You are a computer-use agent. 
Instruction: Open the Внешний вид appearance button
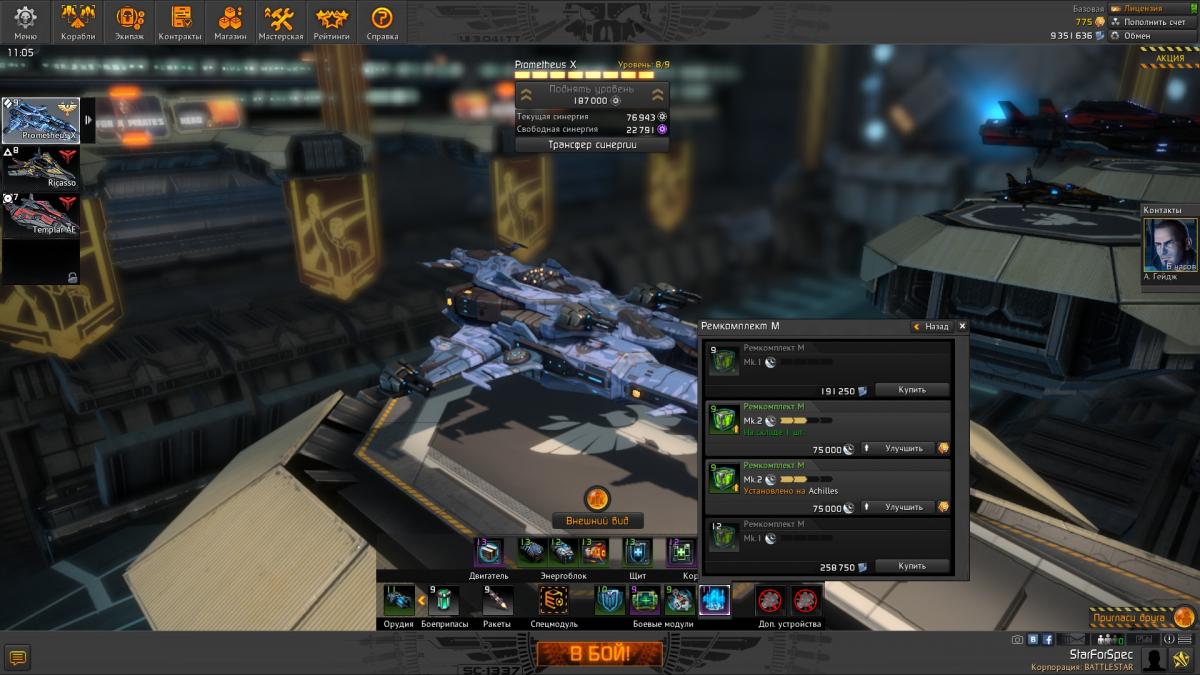click(597, 520)
